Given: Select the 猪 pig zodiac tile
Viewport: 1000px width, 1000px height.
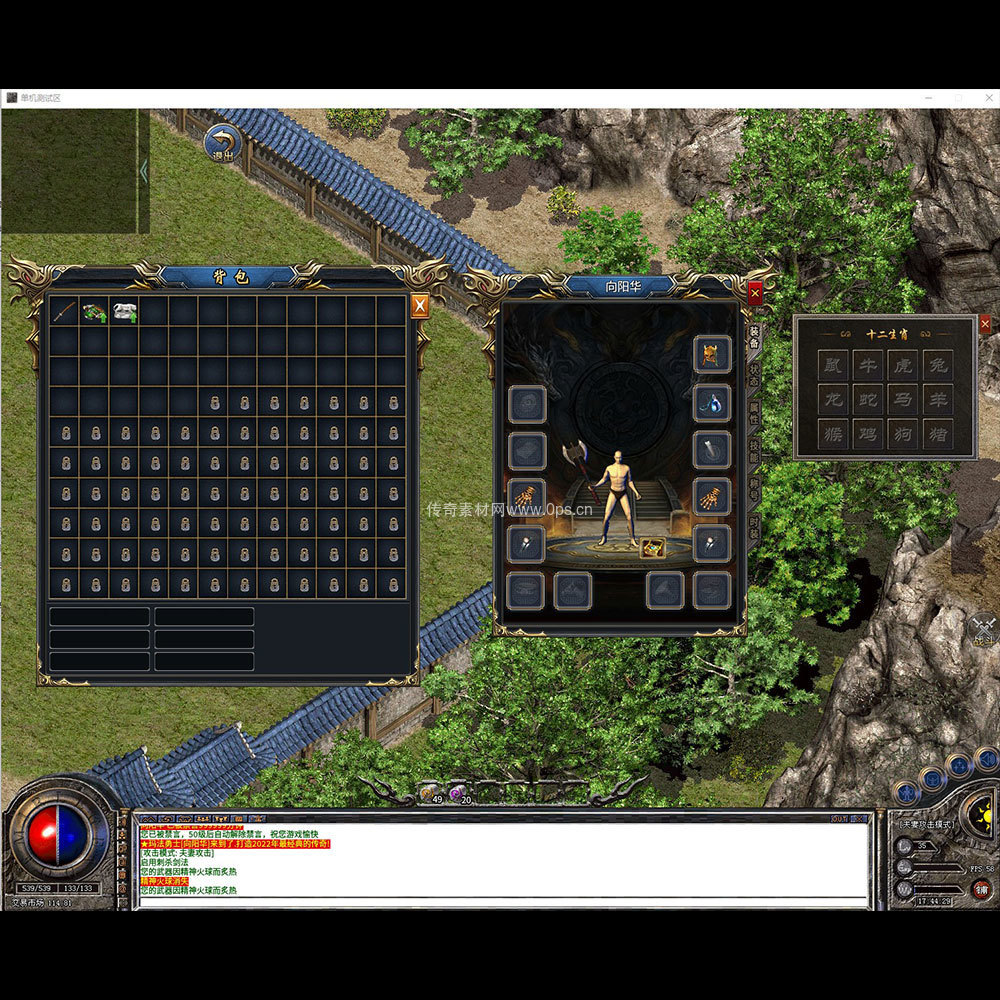Looking at the screenshot, I should click(937, 434).
